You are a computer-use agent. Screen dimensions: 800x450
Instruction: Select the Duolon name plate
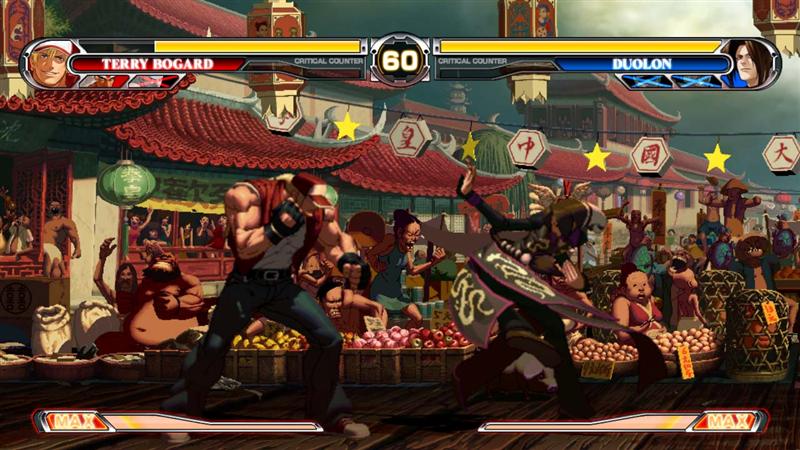641,64
